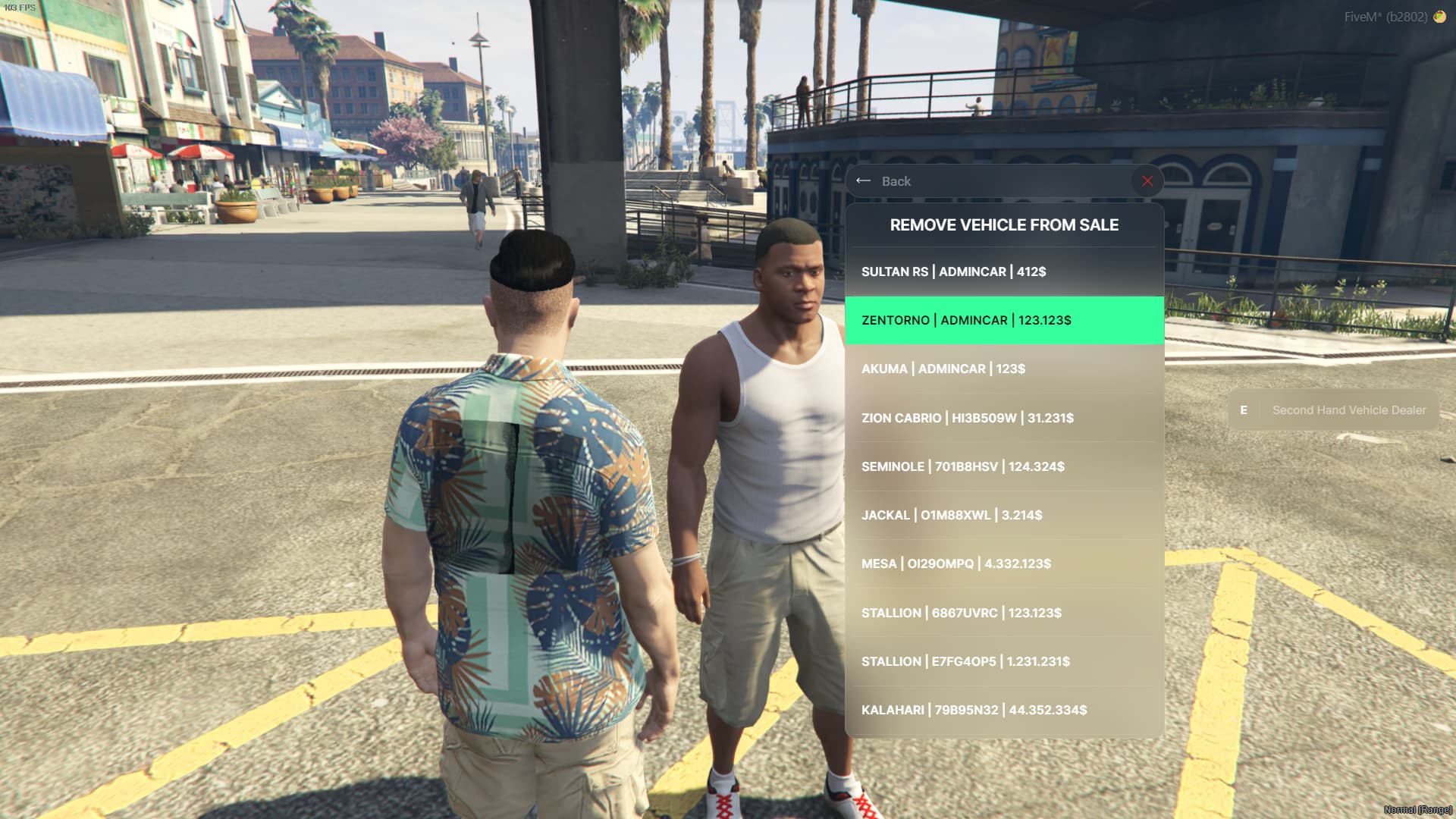The image size is (1456, 819).
Task: Close the vehicle sale menu
Action: click(1147, 181)
